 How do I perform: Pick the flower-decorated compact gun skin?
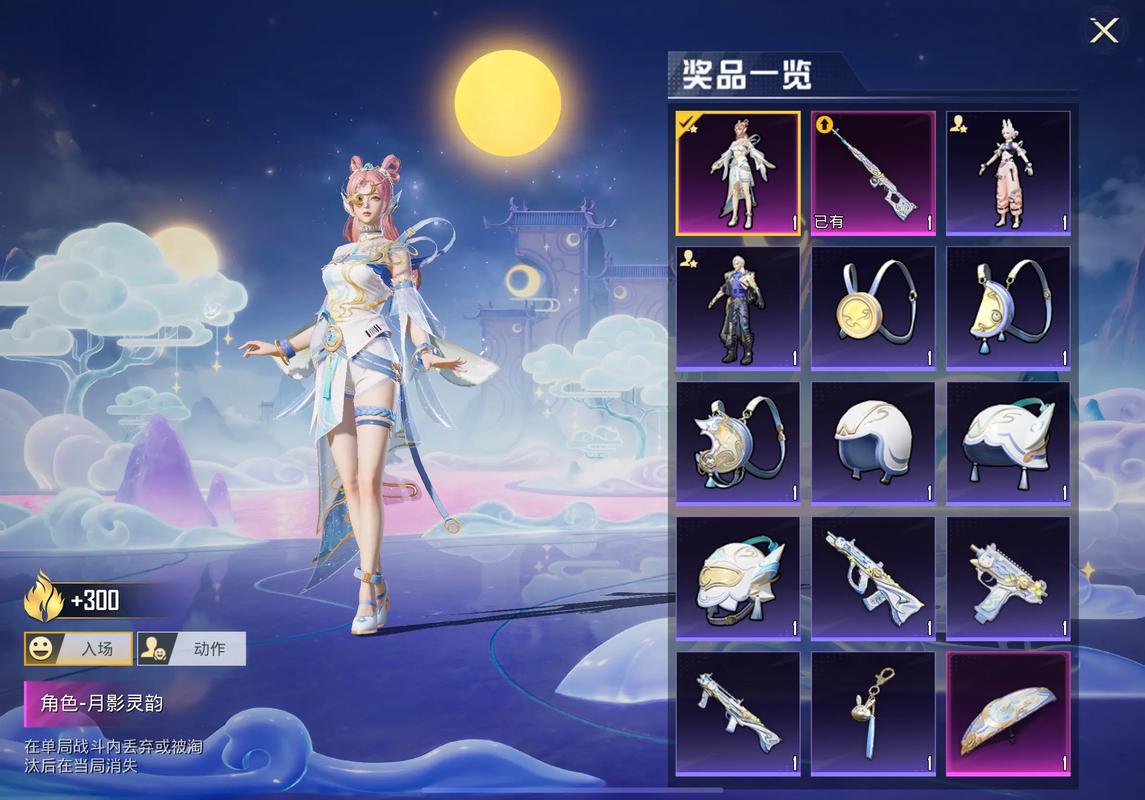pyautogui.click(x=1008, y=578)
